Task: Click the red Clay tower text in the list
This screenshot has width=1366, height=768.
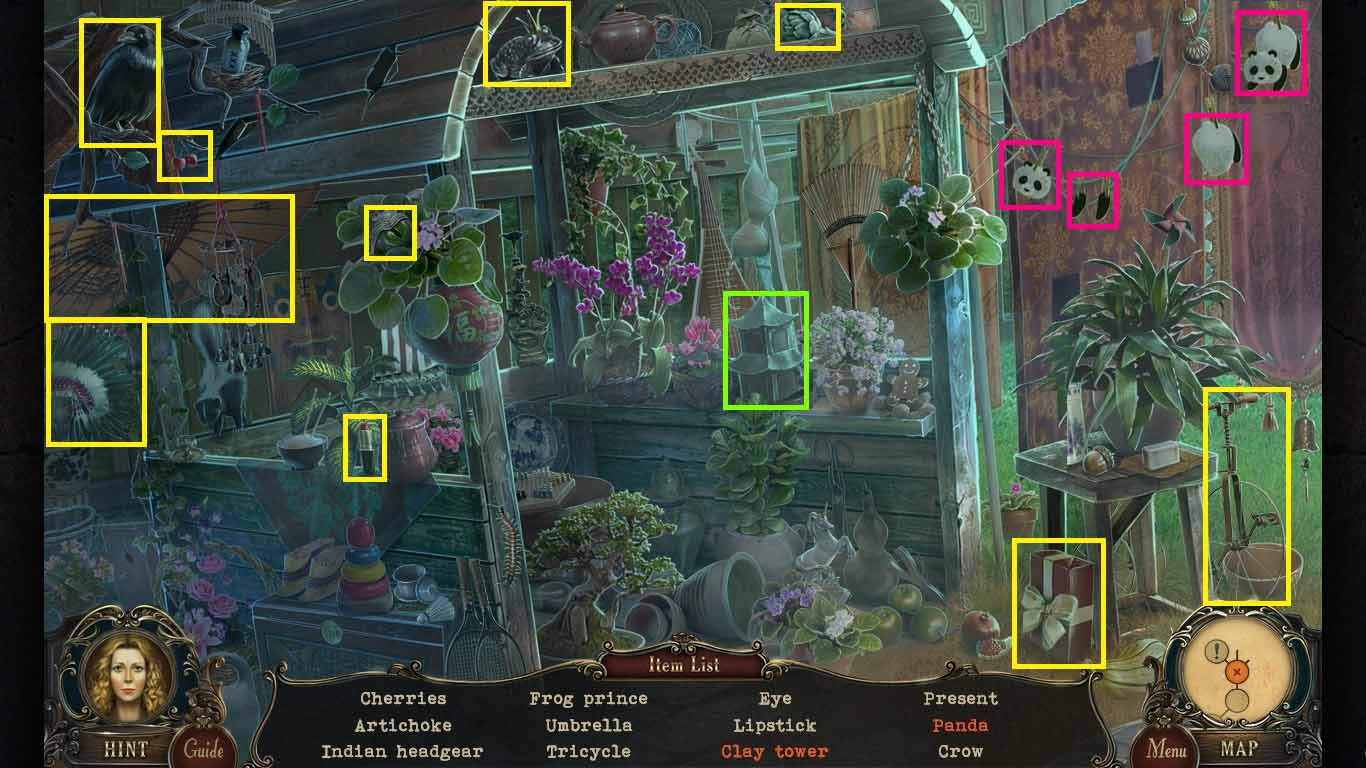Action: click(775, 752)
